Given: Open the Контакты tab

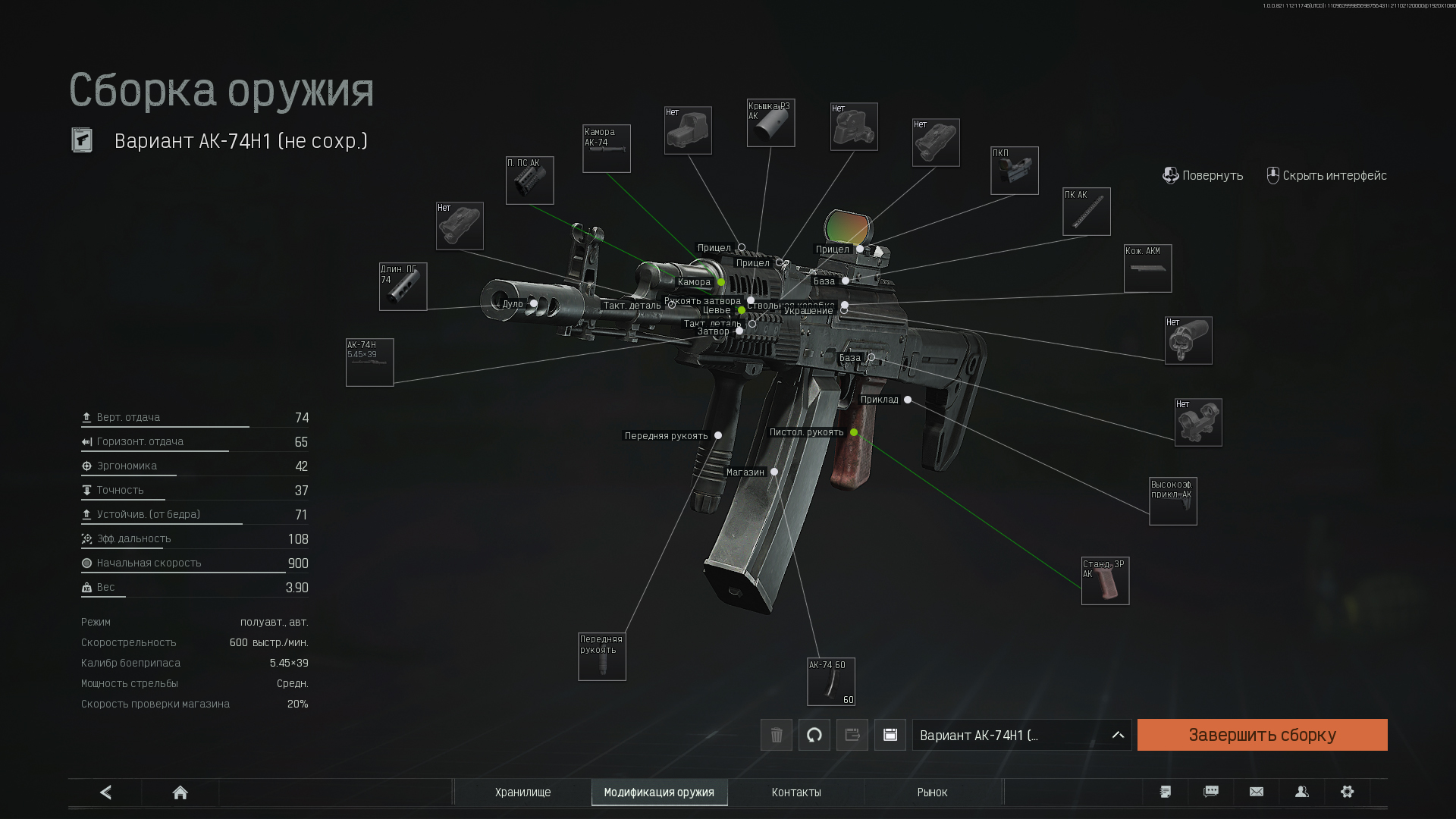Looking at the screenshot, I should pos(796,792).
